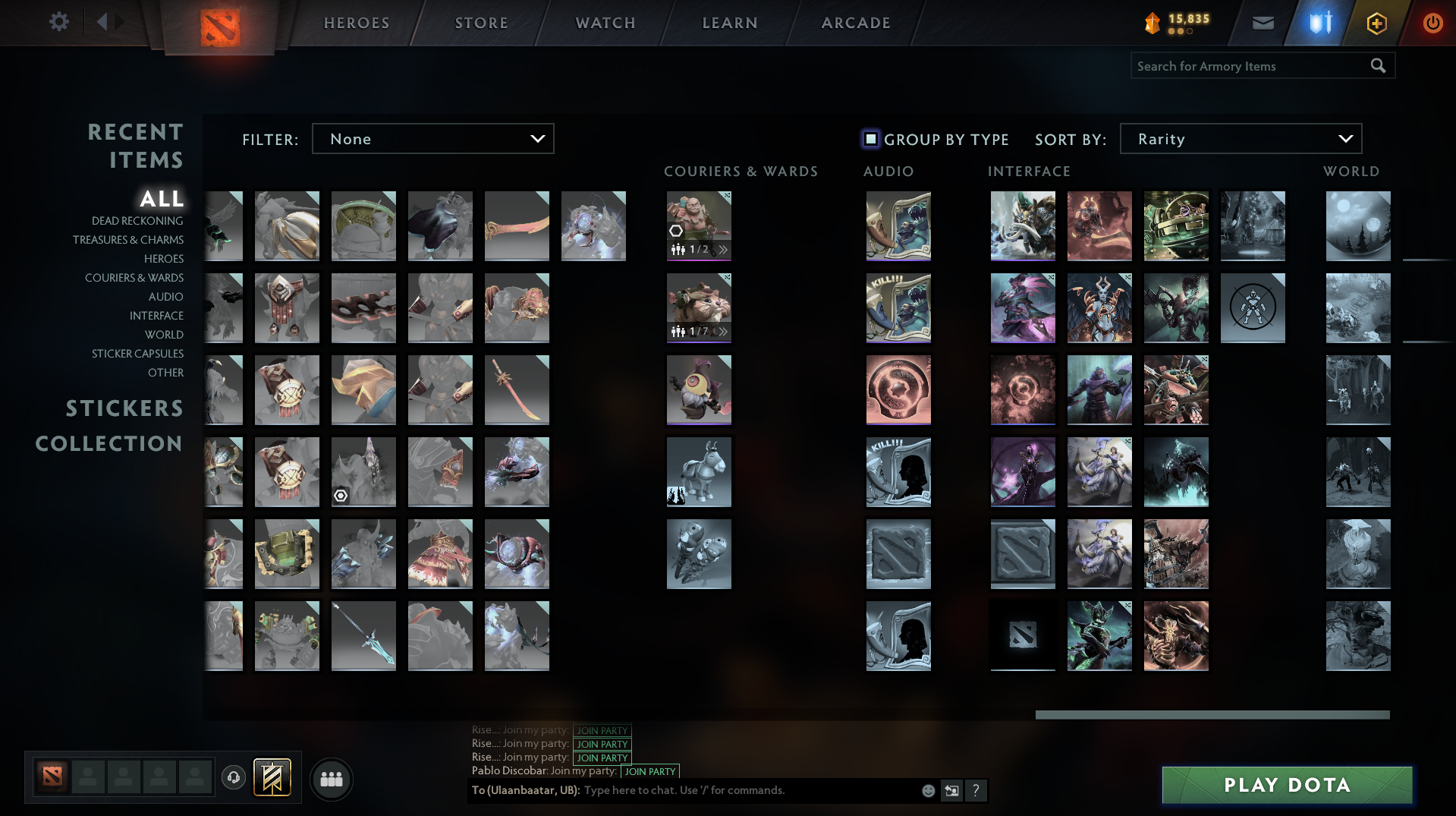This screenshot has height=816, width=1456.
Task: Open the notifications mail icon
Action: tap(1262, 23)
